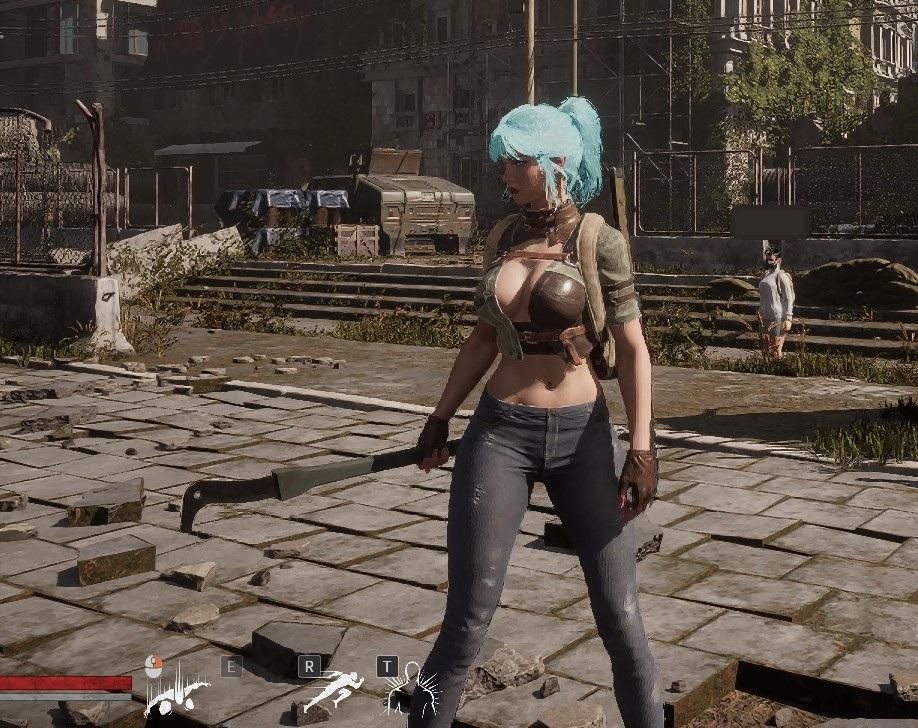Activate the ground slam attack ability icon
This screenshot has height=728, width=918.
click(177, 693)
